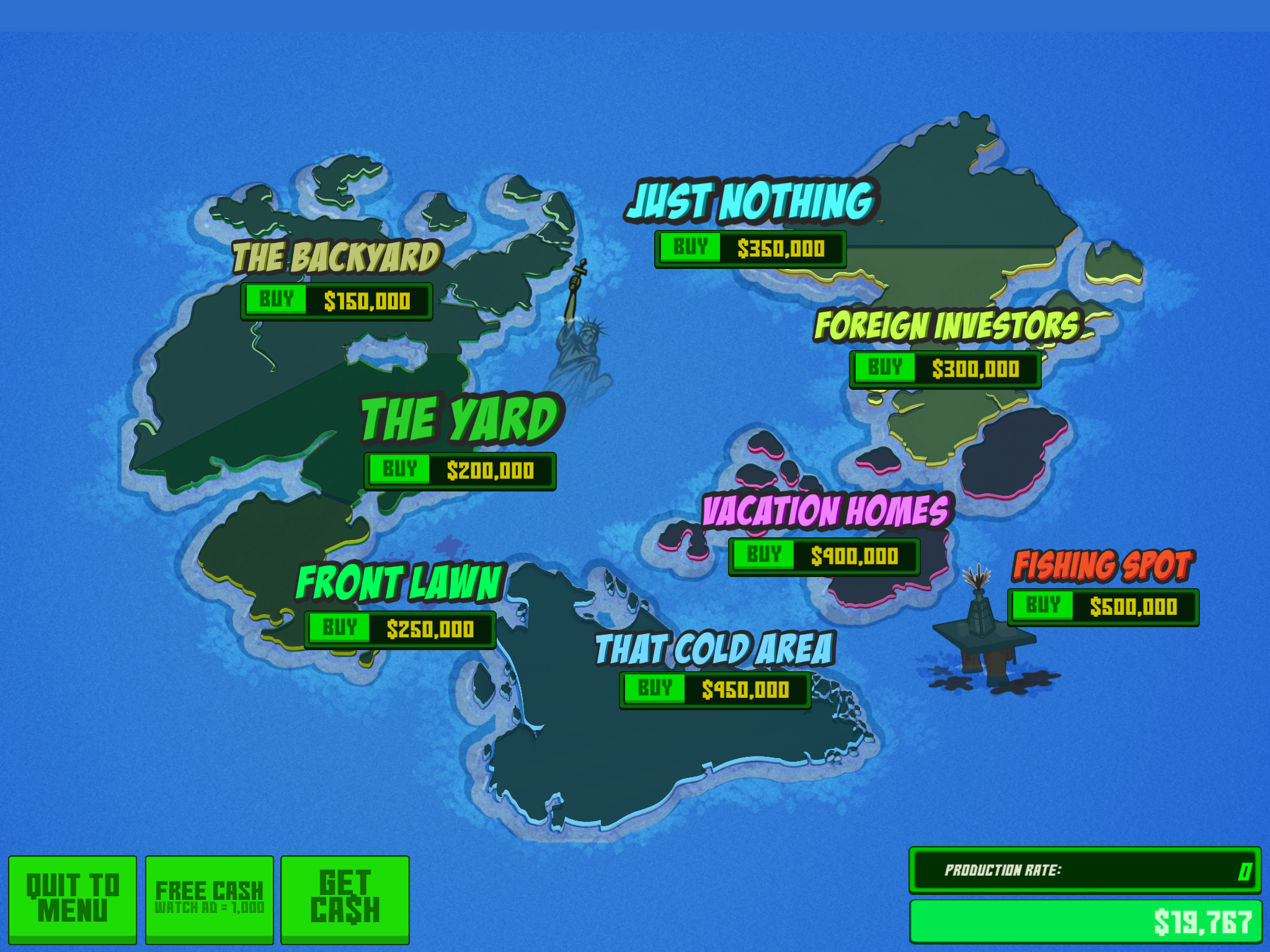Quit to Menu
Screen dimensions: 1270x952
coord(73,899)
